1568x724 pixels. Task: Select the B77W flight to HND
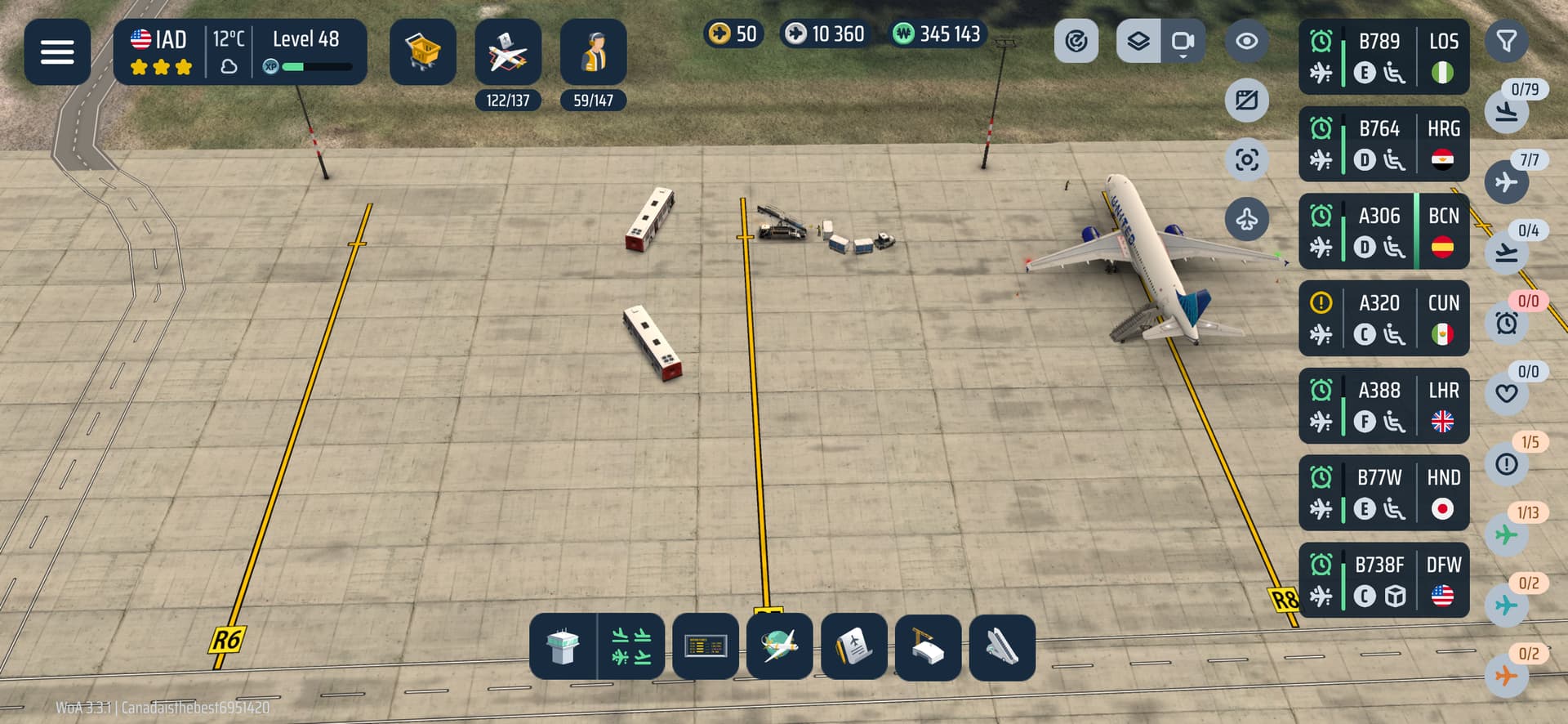tap(1383, 494)
